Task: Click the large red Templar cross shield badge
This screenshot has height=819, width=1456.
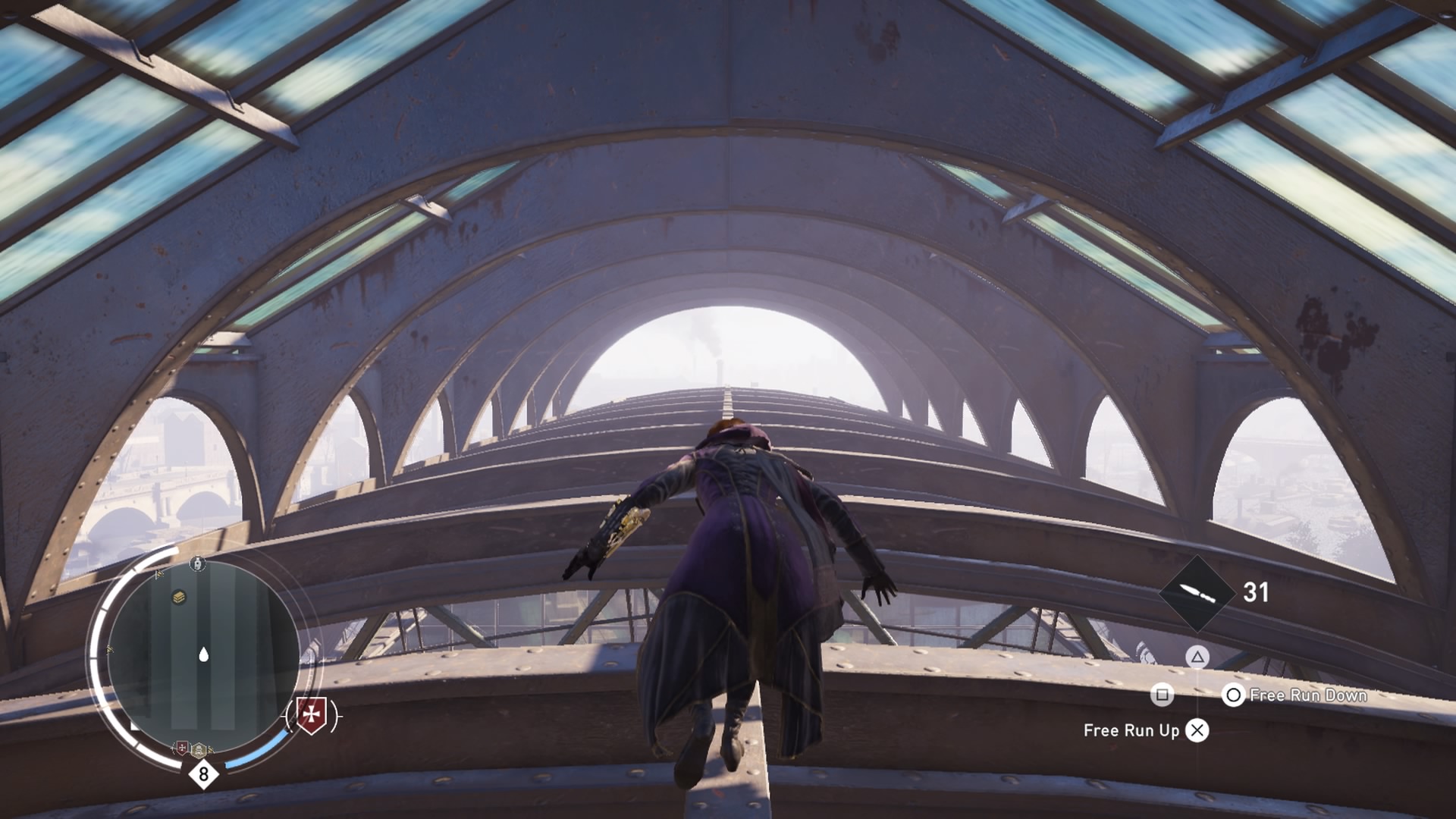Action: (311, 714)
